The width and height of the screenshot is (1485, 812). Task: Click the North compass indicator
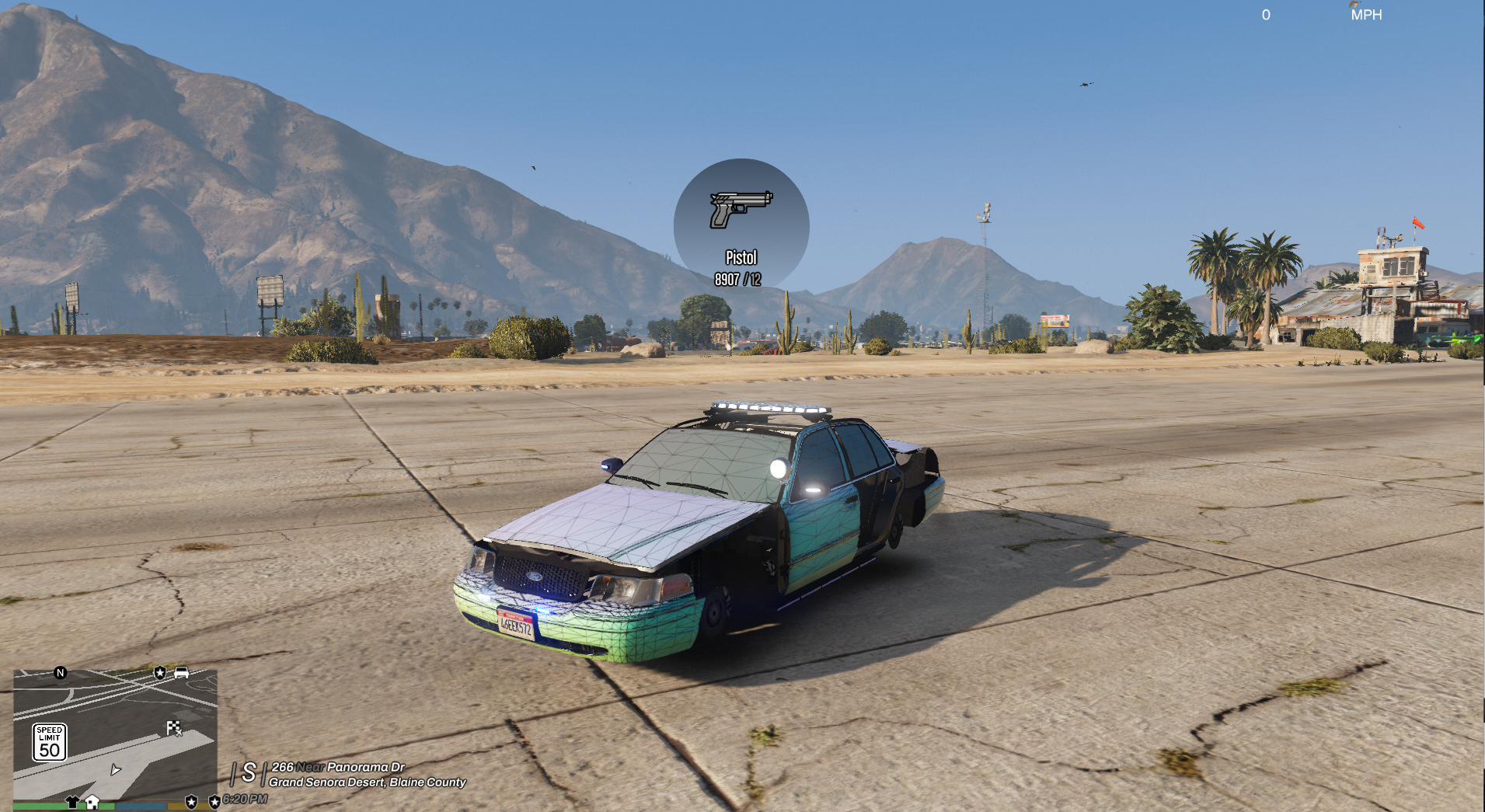coord(61,673)
